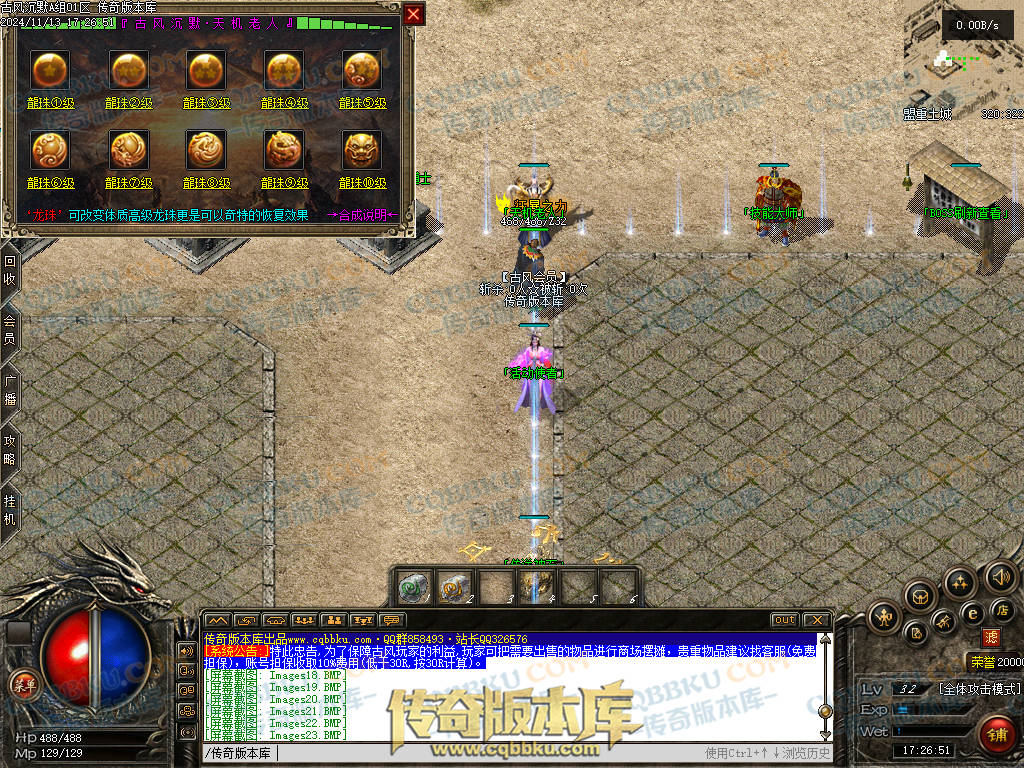Open the 店 shop round button
Viewport: 1024px width, 768px height.
coord(1000,609)
